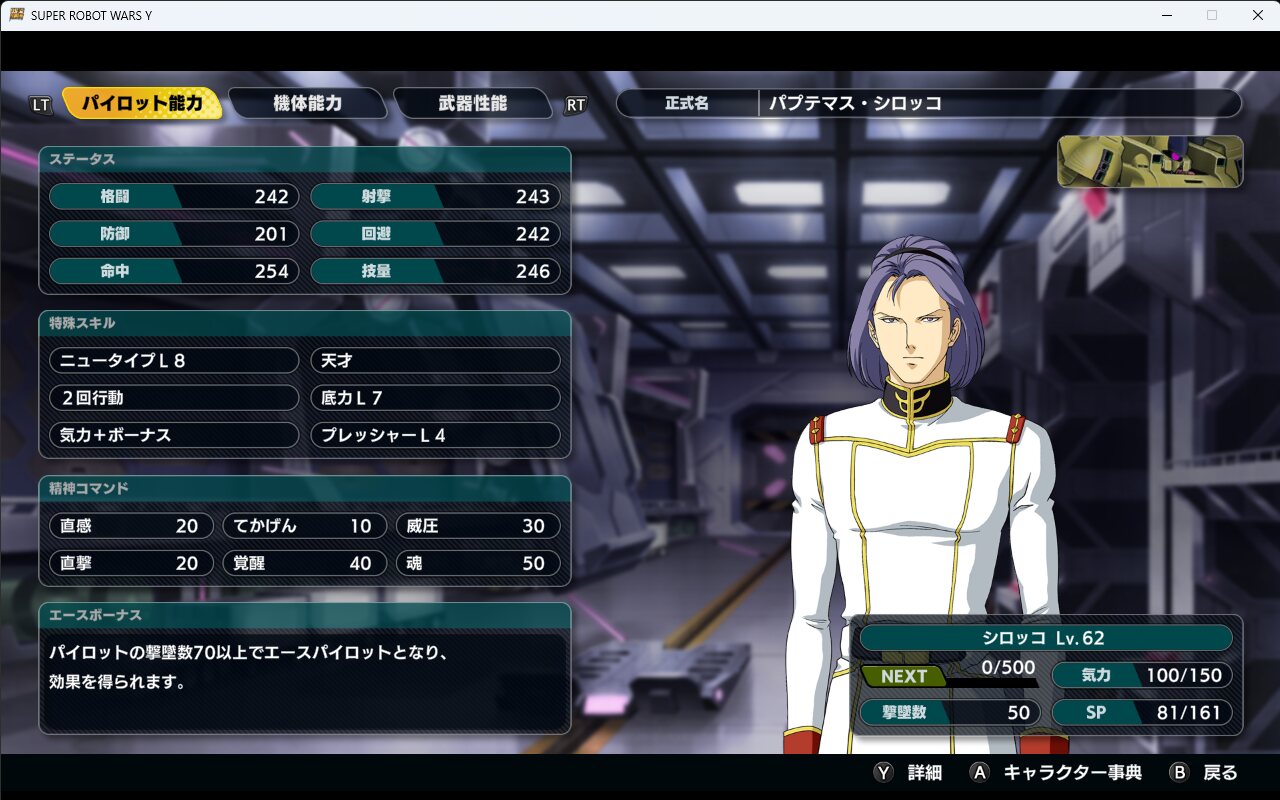
Task: Select the 気力+ボーナス skill
Action: (174, 435)
